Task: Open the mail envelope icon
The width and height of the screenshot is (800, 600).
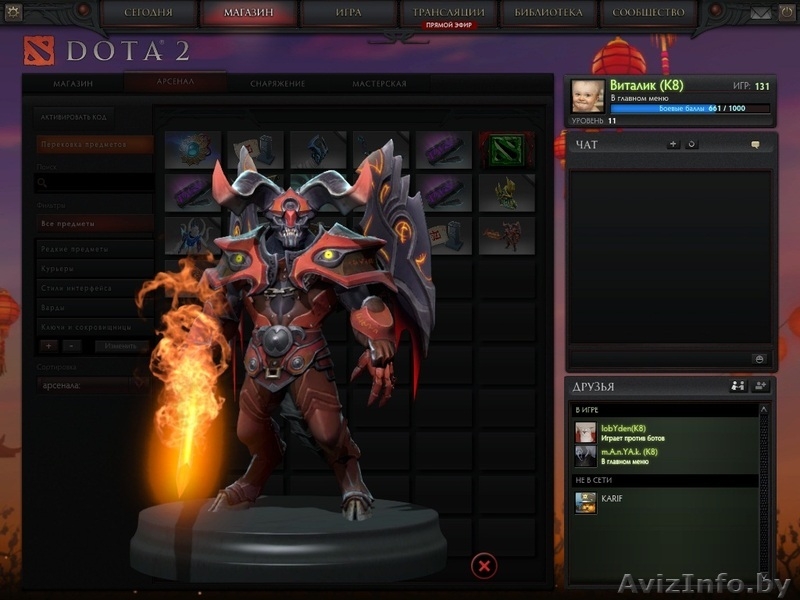Action: coord(762,13)
